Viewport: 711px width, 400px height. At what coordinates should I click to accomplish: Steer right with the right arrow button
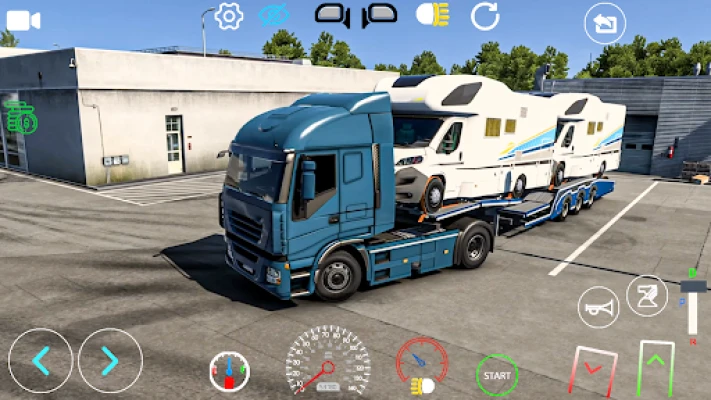(110, 361)
